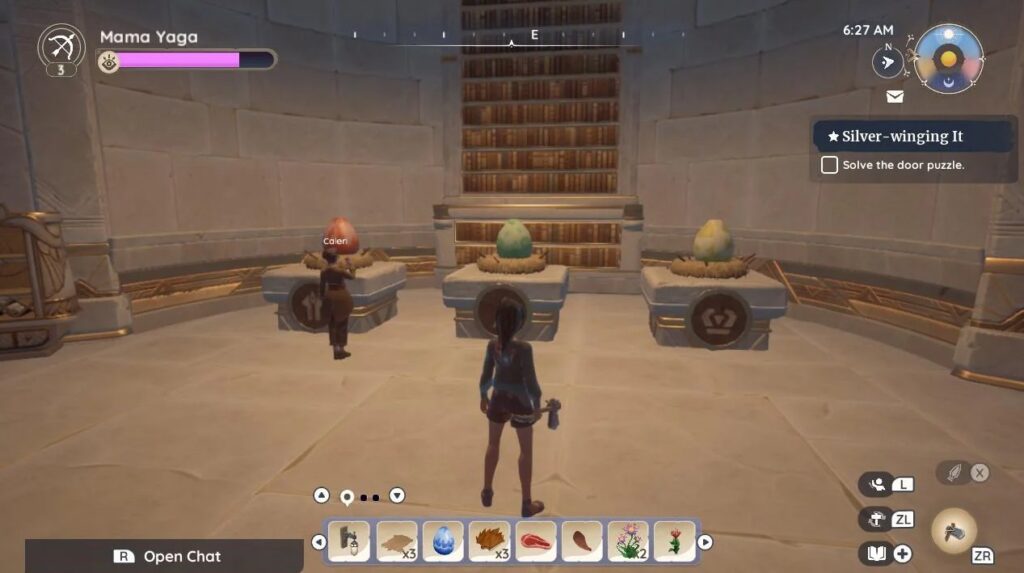Select the single red flower slot
This screenshot has width=1024, height=573.
coord(675,541)
